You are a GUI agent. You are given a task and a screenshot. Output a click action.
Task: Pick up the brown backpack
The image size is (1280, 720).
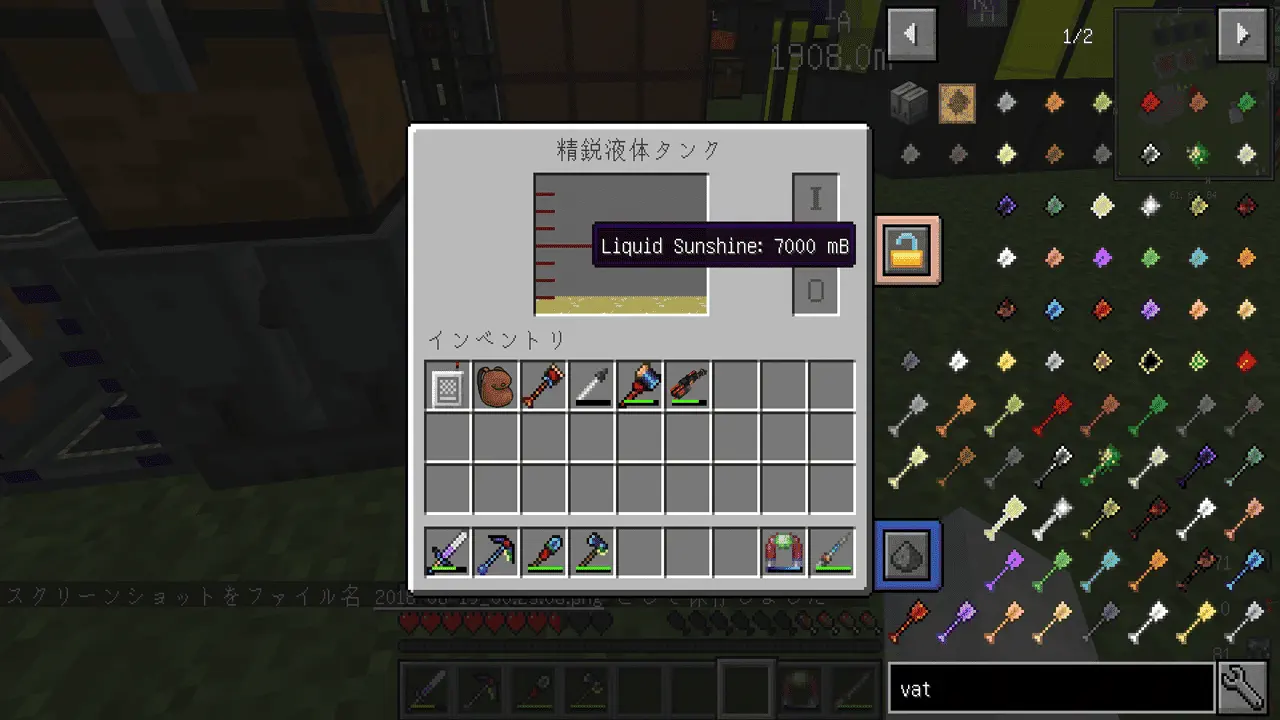pyautogui.click(x=496, y=386)
